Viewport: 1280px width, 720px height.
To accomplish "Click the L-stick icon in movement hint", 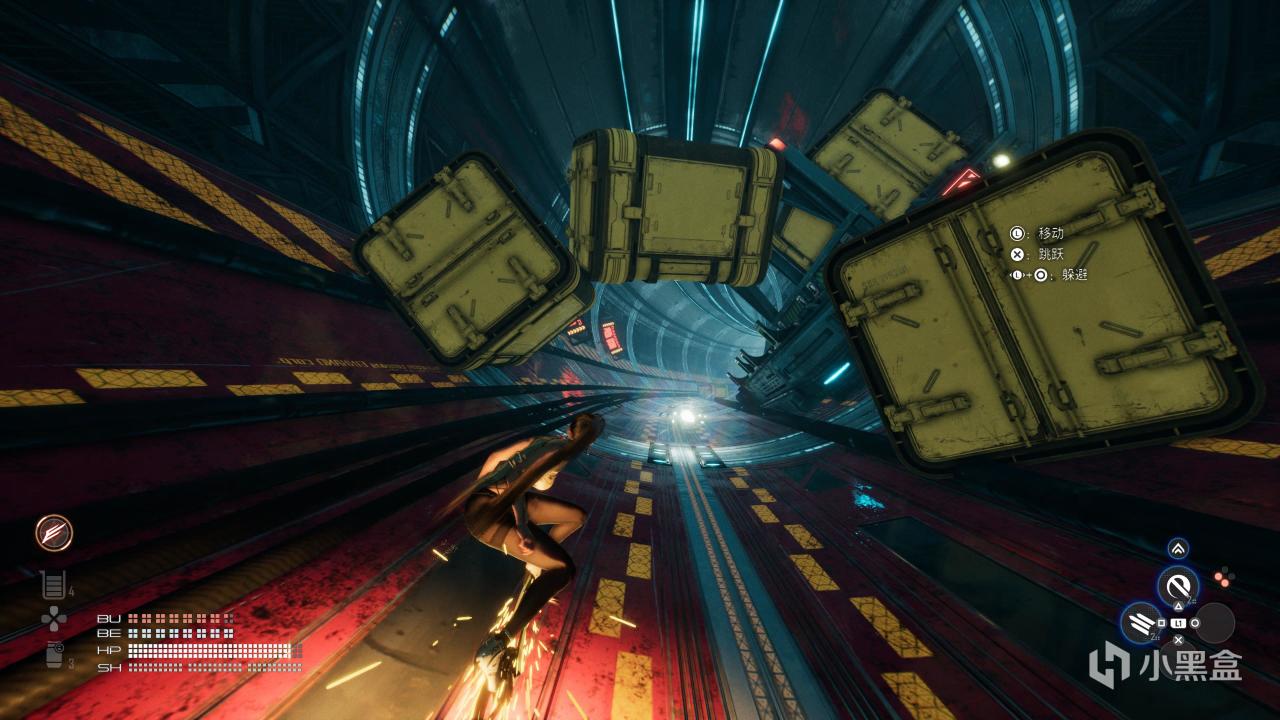I will click(x=1017, y=233).
